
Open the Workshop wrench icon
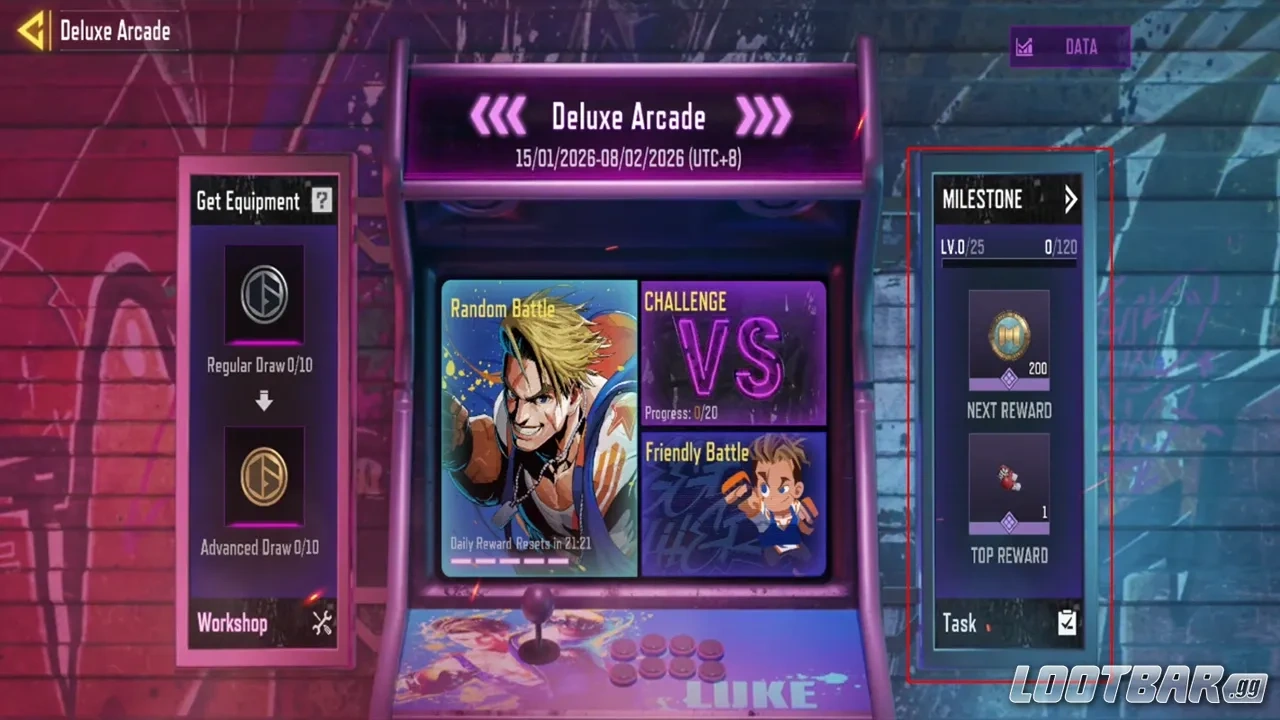click(x=319, y=624)
